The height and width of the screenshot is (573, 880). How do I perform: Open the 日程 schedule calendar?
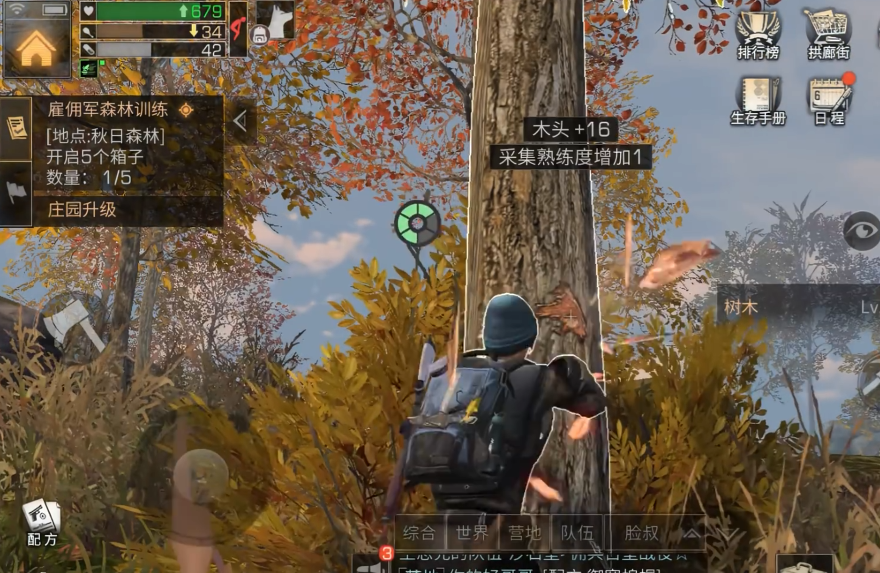830,101
